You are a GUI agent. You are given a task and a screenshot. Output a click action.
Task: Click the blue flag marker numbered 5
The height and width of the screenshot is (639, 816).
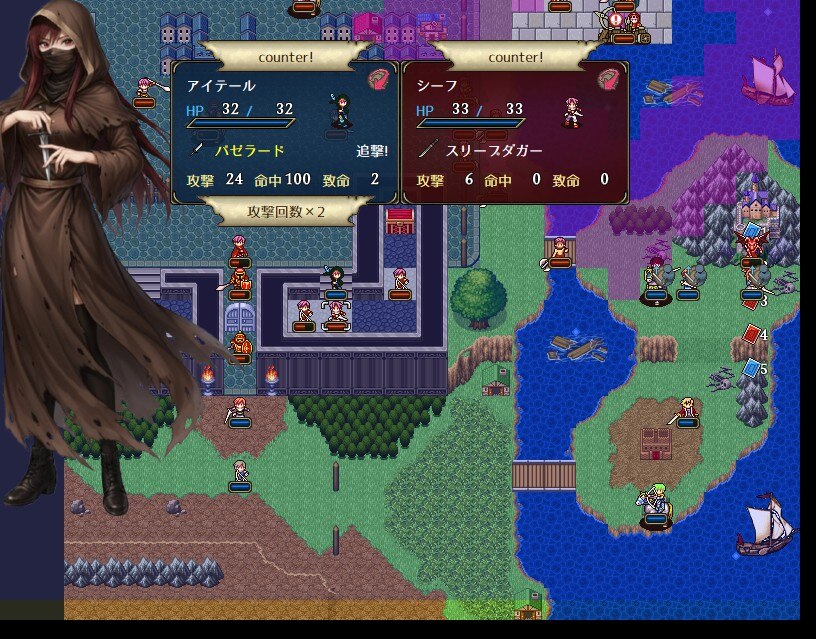click(753, 369)
